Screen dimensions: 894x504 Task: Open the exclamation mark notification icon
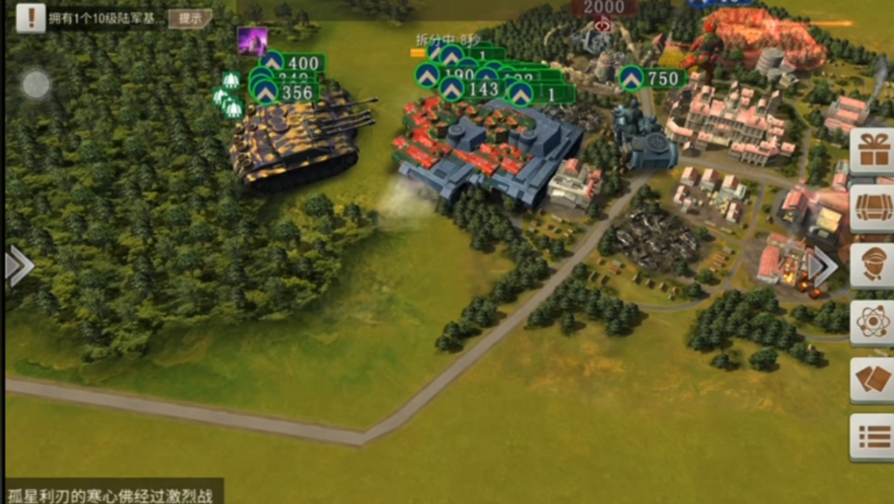pos(30,17)
